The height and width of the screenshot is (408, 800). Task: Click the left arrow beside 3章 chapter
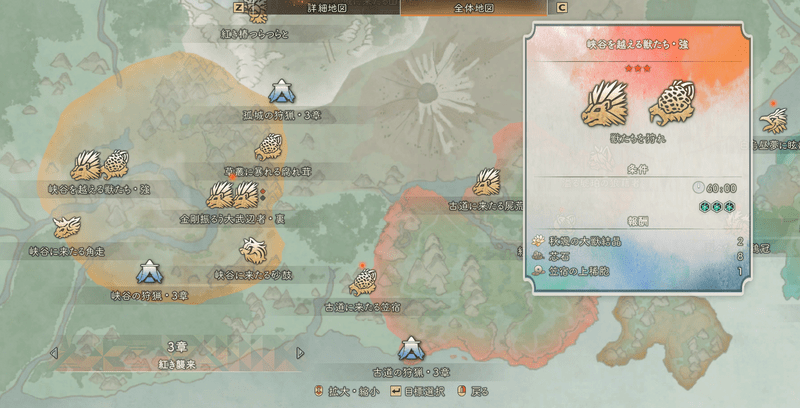pos(54,353)
